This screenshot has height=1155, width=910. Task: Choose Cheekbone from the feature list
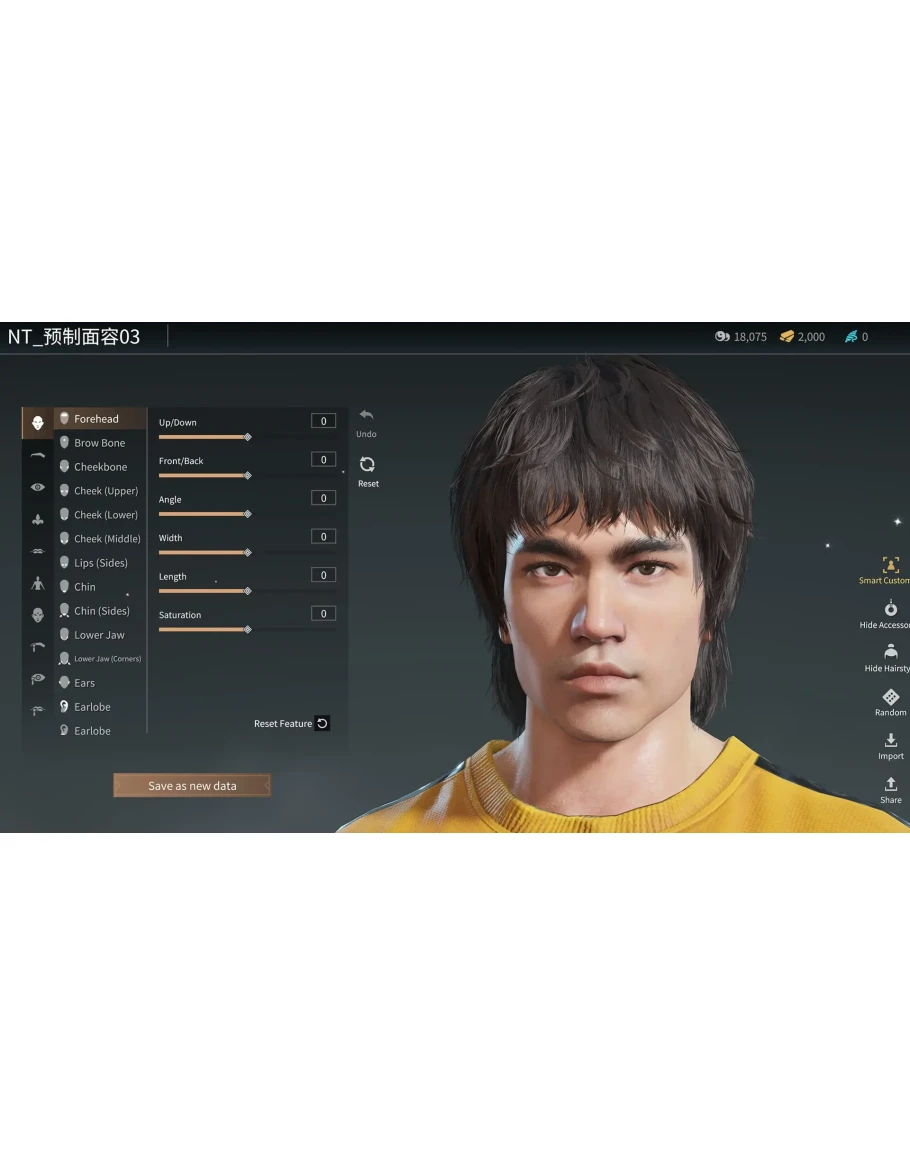[x=100, y=467]
